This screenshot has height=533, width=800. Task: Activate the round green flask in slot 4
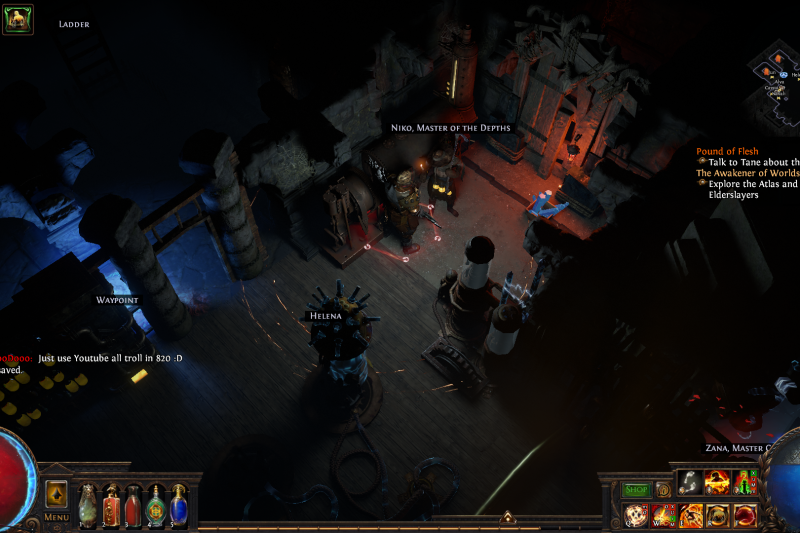point(157,503)
